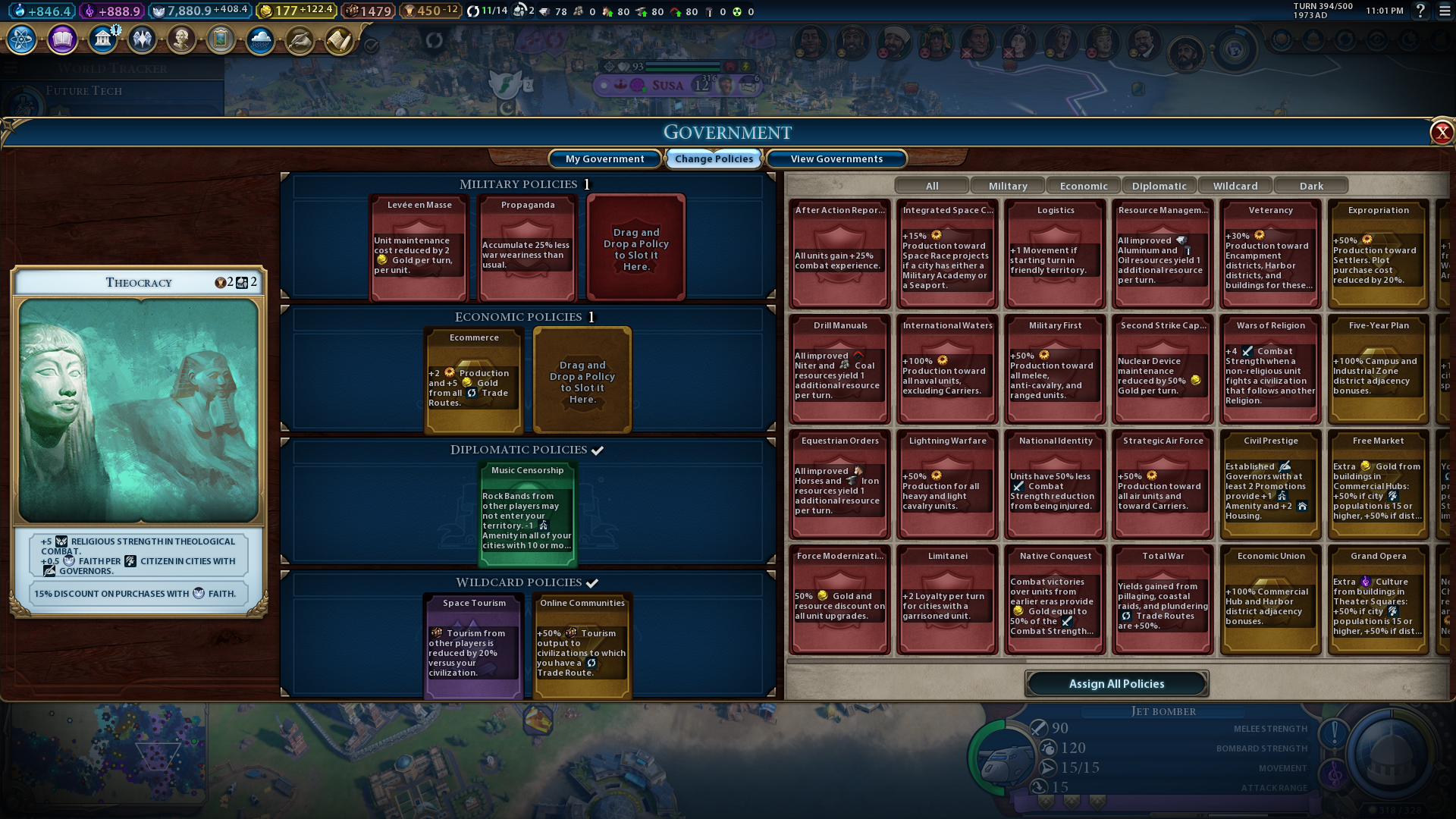Screen dimensions: 1456x819
Task: Open the science research tree icon
Action: pyautogui.click(x=22, y=39)
